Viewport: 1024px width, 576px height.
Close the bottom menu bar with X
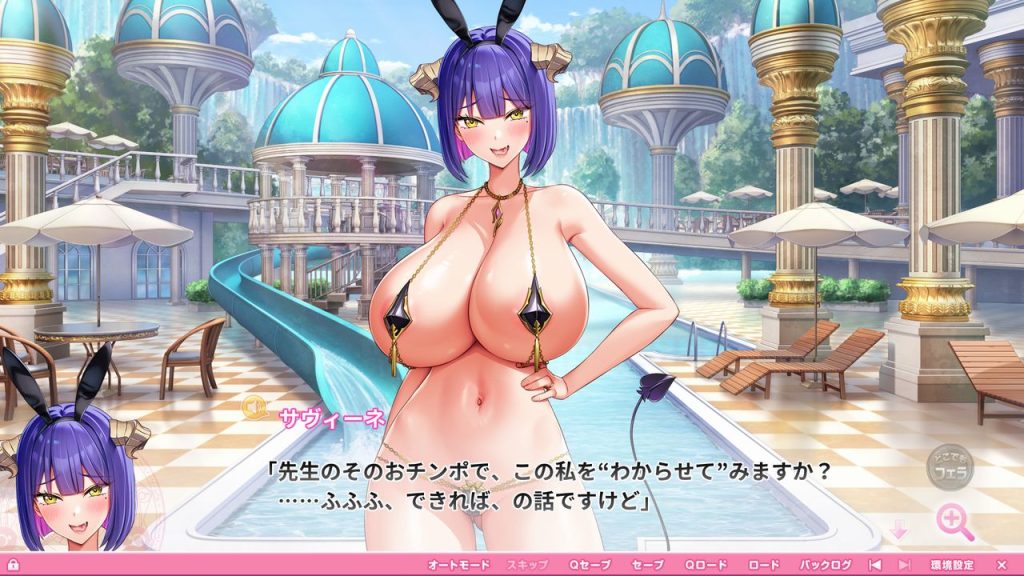(1001, 565)
